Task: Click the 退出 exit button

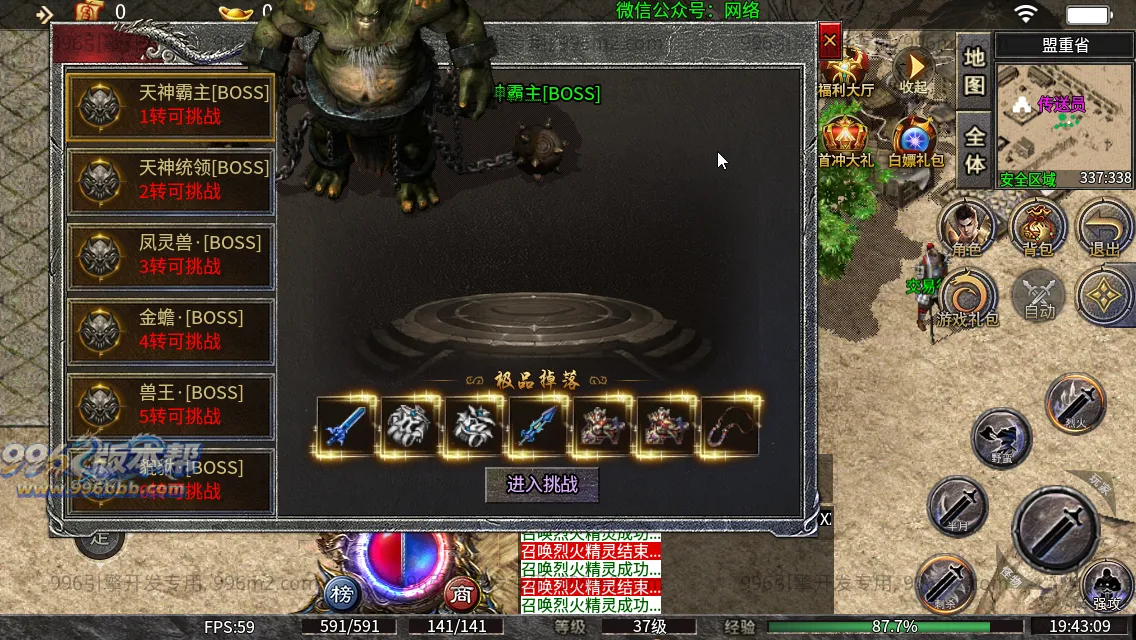Action: point(1104,227)
